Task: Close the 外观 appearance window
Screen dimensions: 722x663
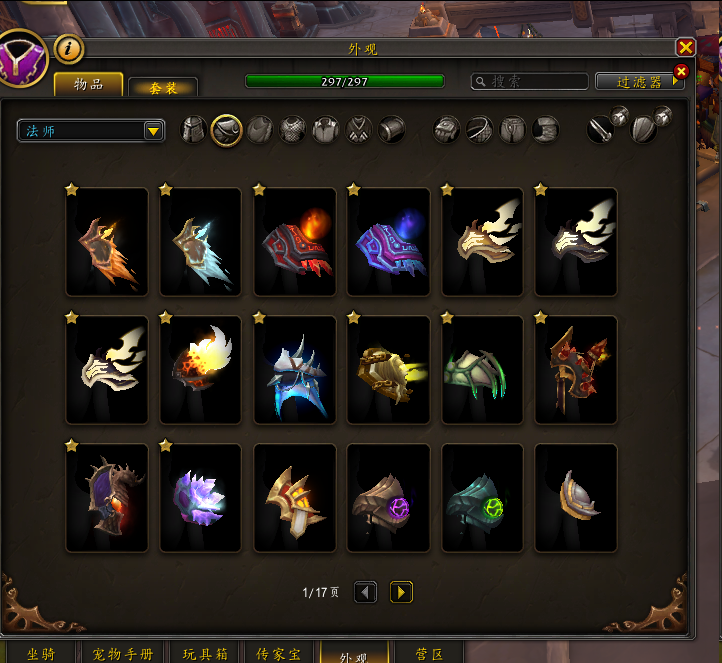Action: pyautogui.click(x=685, y=47)
